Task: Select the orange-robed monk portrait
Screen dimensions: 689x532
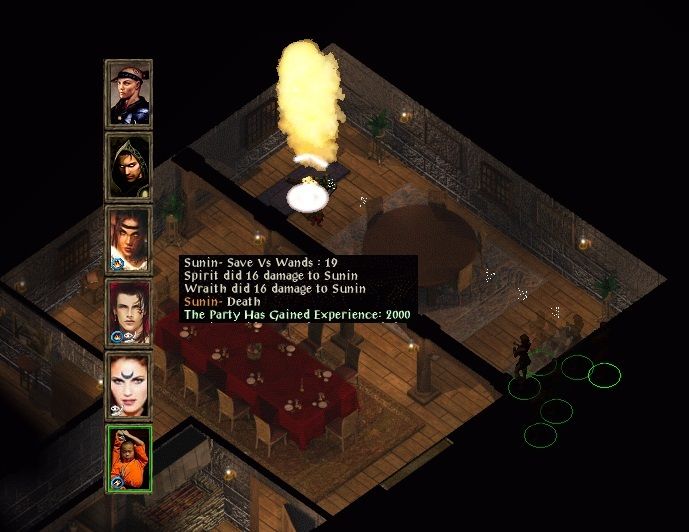Action: pos(128,458)
